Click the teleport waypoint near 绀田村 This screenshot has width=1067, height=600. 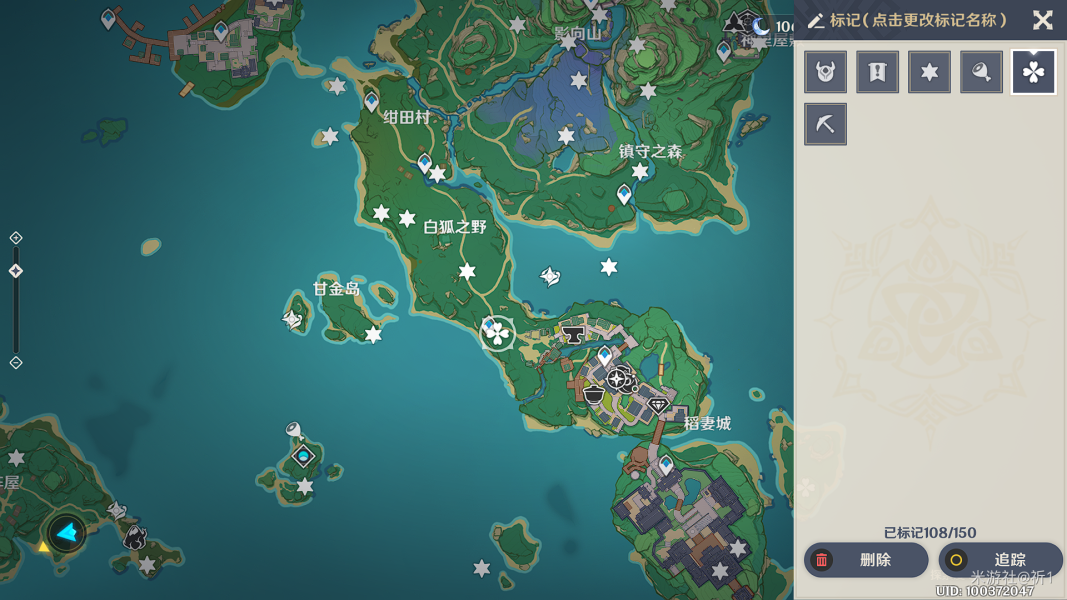pos(371,100)
